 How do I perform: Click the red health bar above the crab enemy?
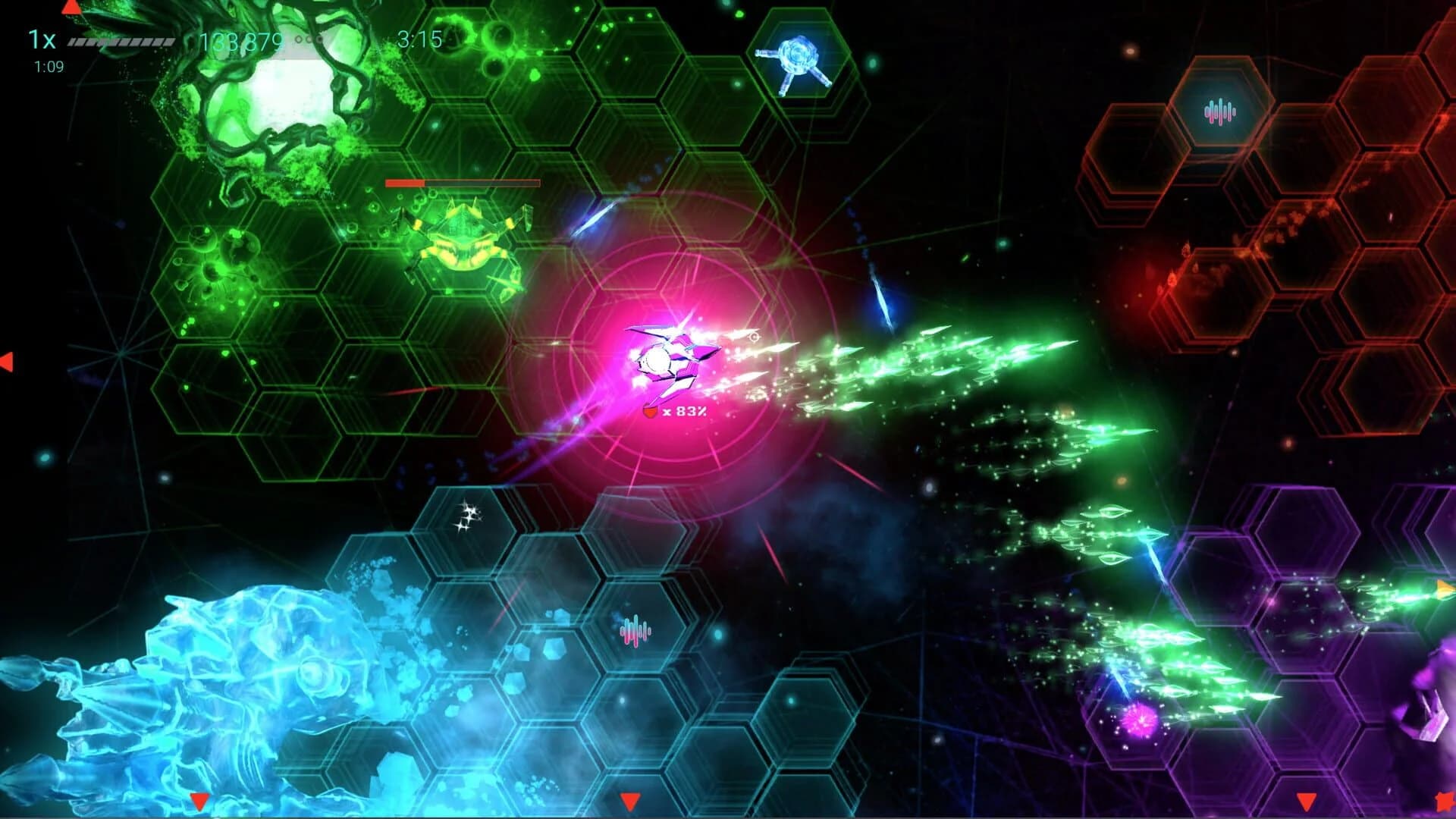point(463,184)
